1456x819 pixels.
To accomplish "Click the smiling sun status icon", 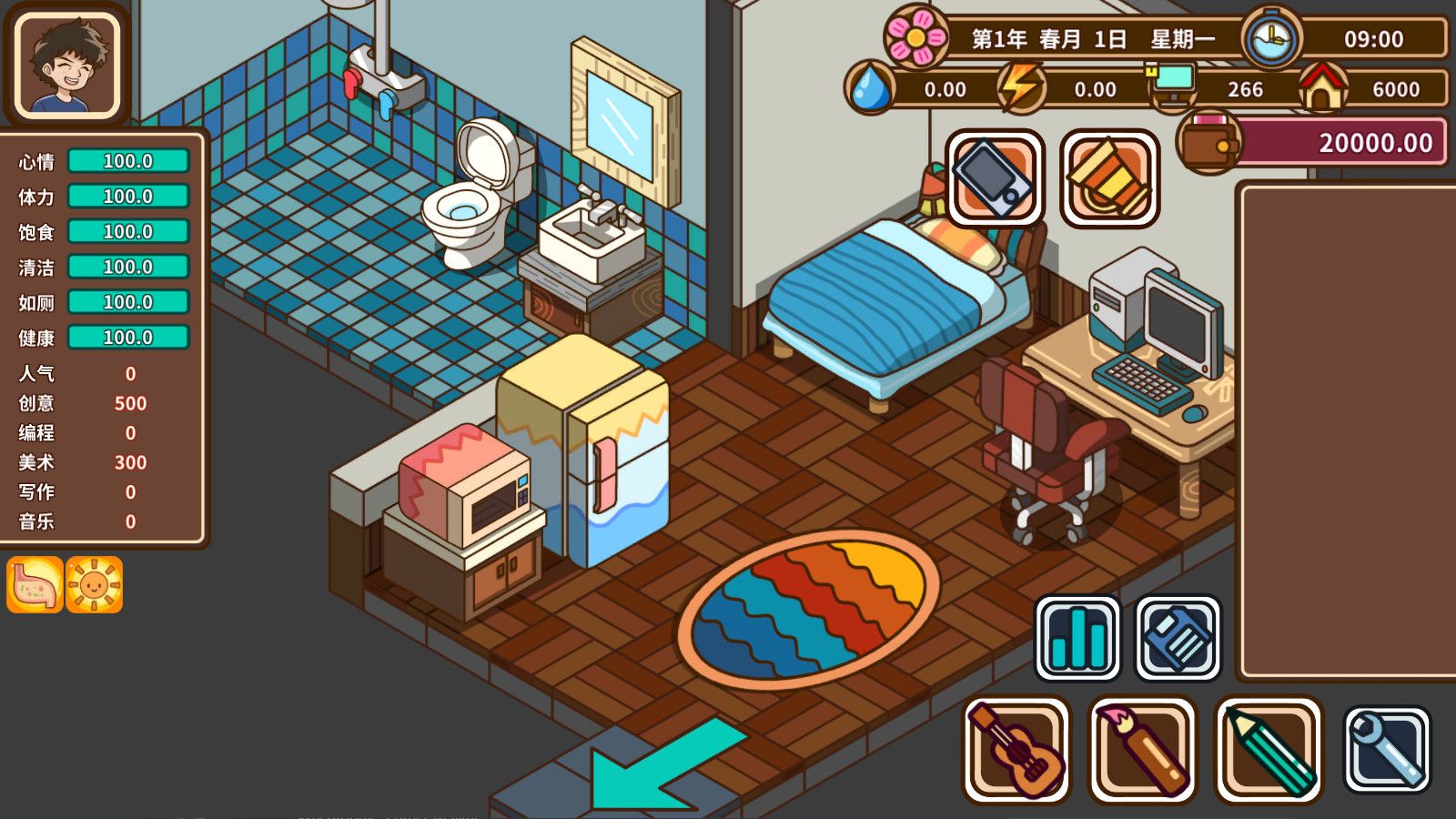I will point(94,584).
